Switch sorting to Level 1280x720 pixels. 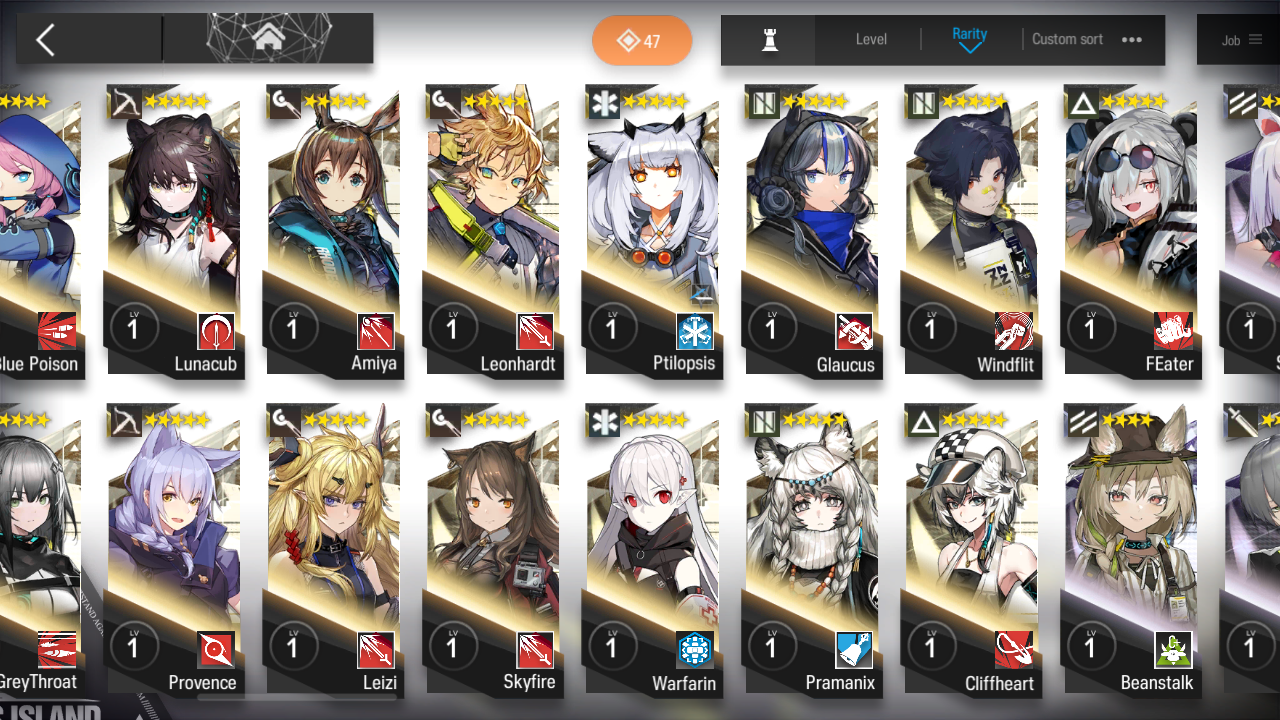point(870,39)
